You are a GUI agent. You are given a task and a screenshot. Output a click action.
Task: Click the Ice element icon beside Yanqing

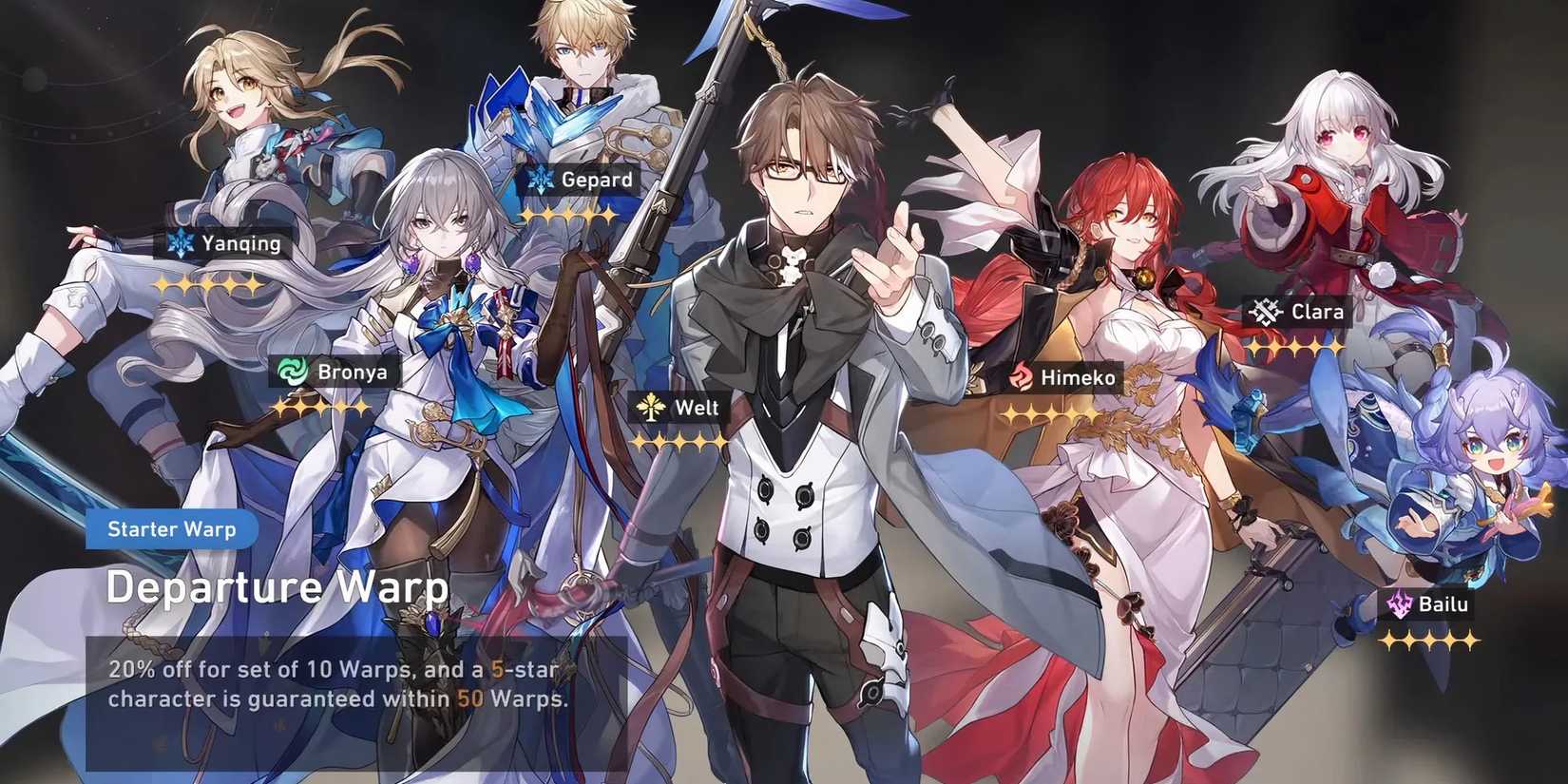[180, 243]
